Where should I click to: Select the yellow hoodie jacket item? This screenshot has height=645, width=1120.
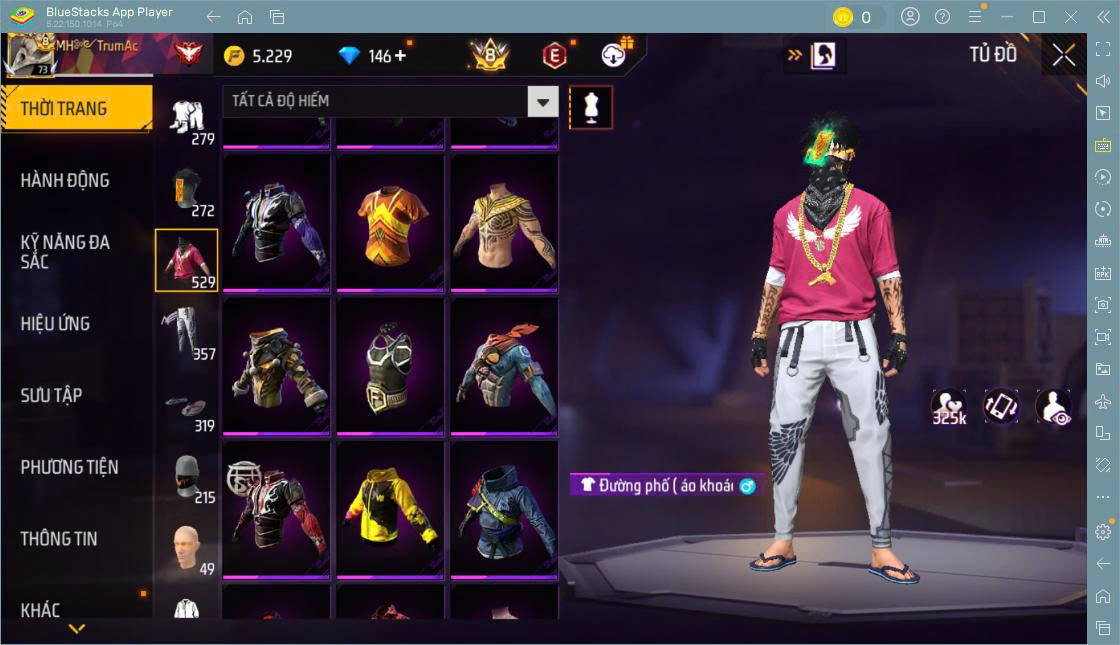tap(390, 509)
